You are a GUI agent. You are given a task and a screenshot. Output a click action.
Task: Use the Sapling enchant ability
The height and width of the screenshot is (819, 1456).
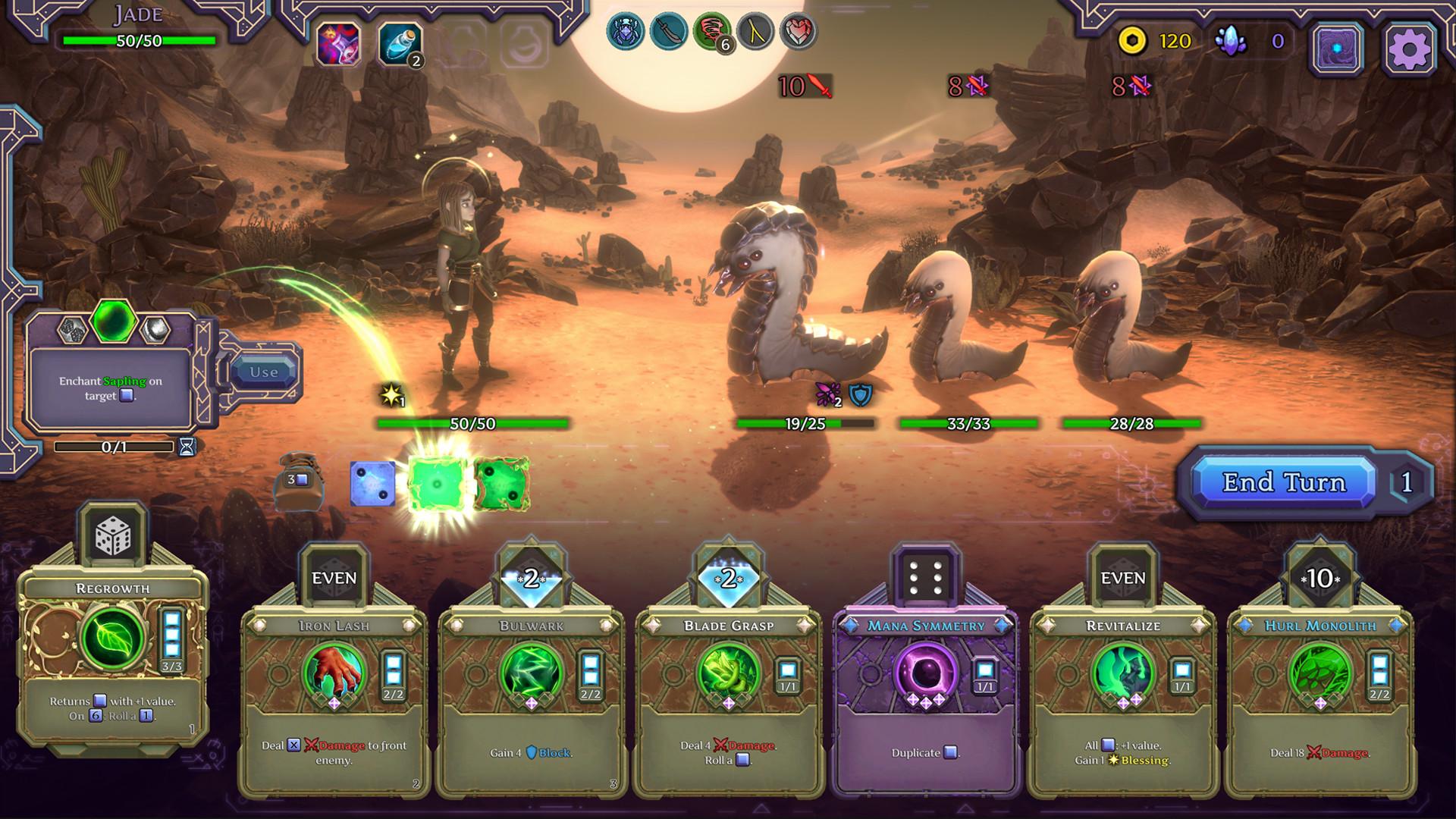(x=264, y=372)
